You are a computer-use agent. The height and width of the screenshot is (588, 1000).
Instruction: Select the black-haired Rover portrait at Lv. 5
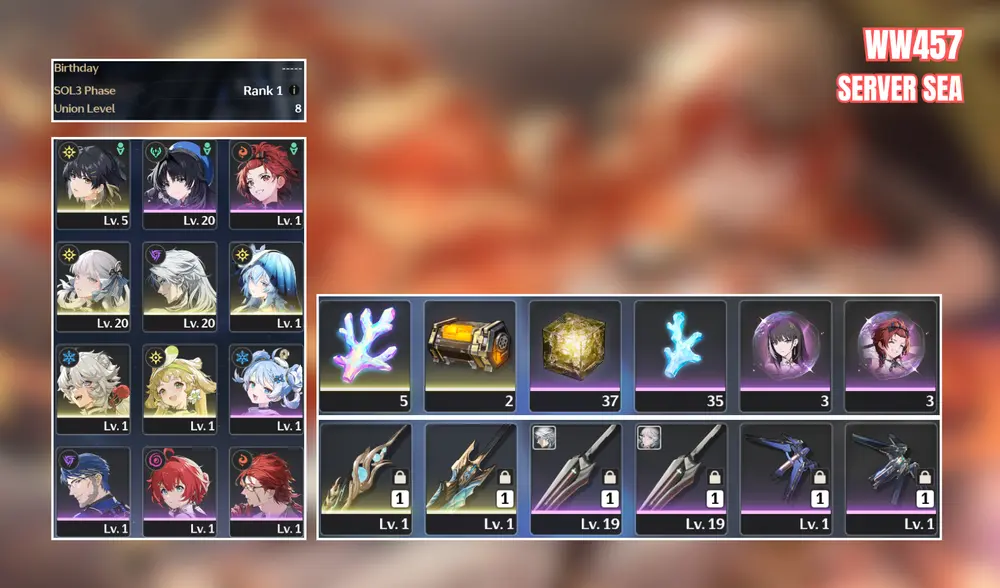(x=93, y=180)
